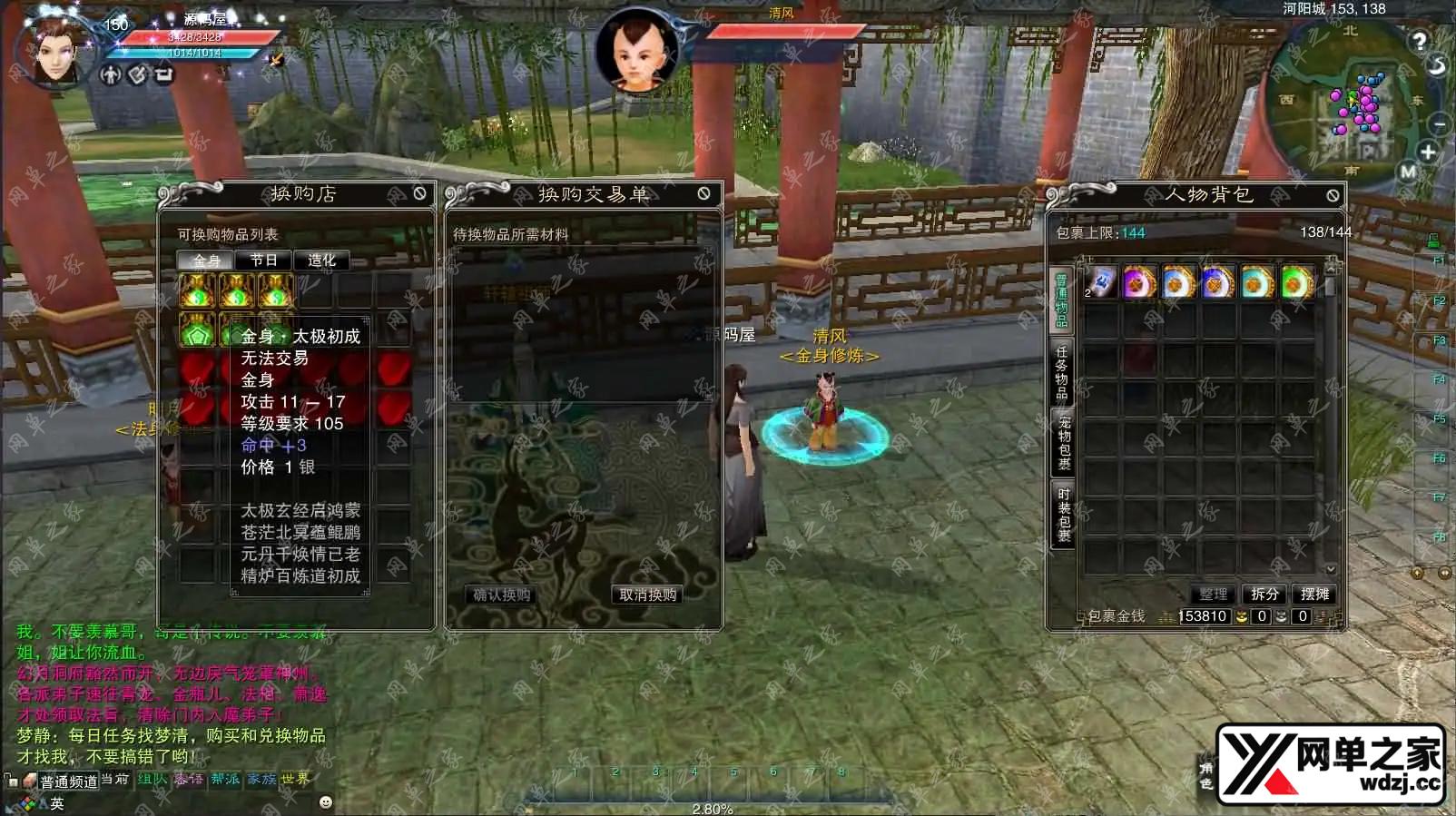This screenshot has height=816, width=1456.
Task: Close the 换购交易单 trade order window
Action: (703, 193)
